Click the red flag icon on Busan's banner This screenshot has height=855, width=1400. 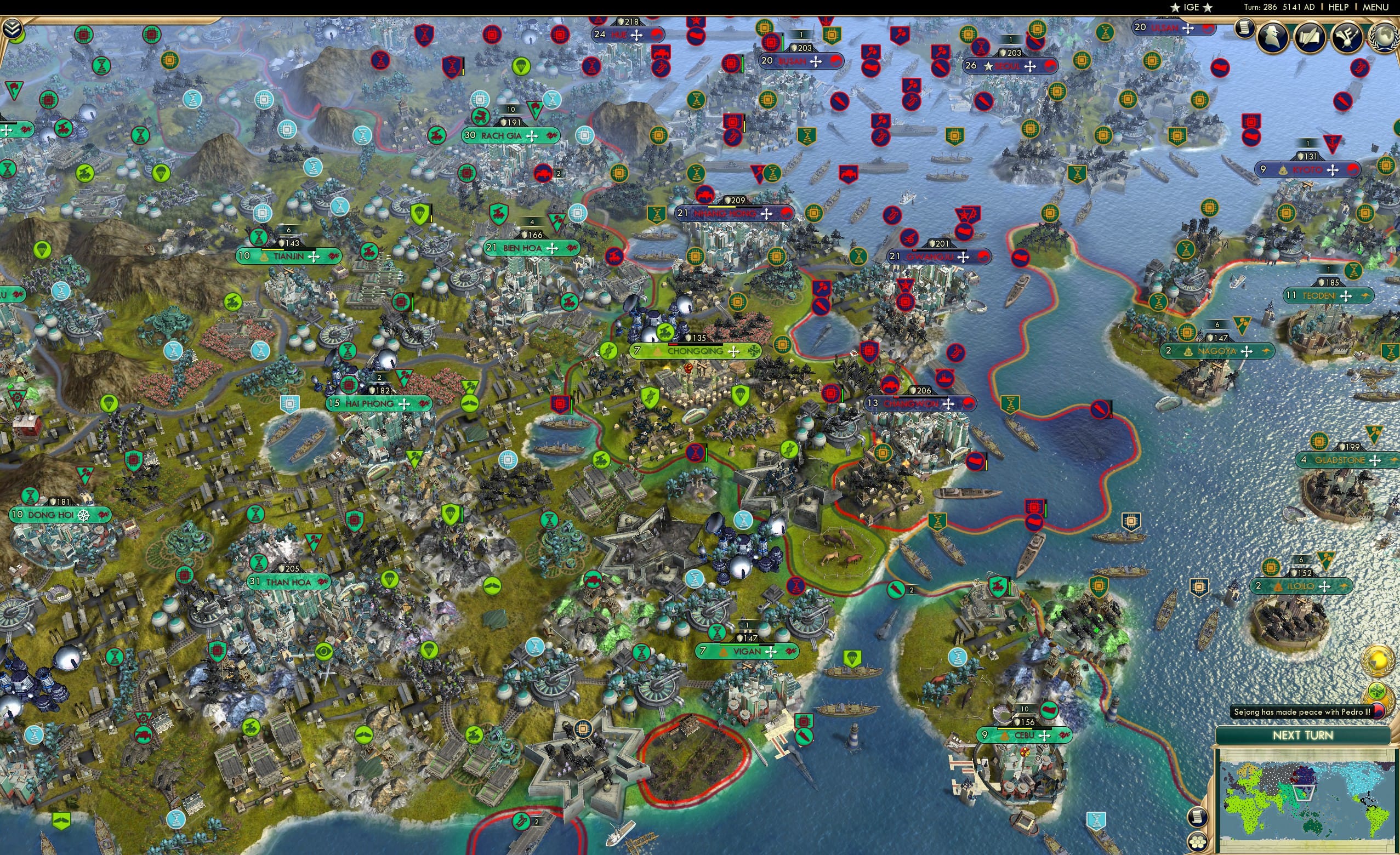[838, 62]
